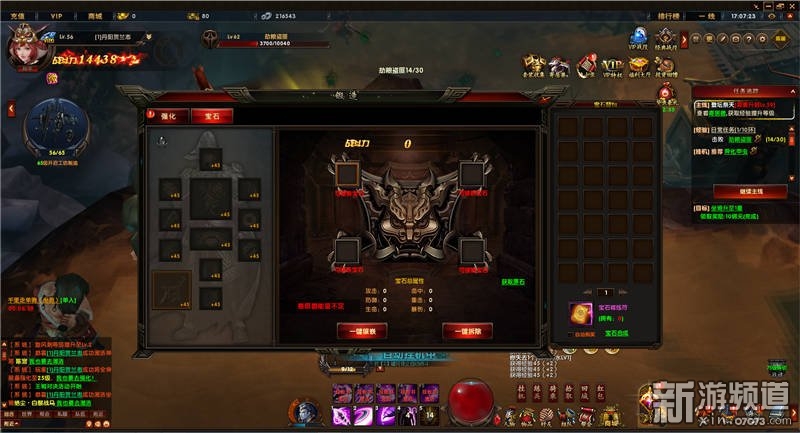Open the 充值 recharge menu
This screenshot has width=800, height=433.
17,16
